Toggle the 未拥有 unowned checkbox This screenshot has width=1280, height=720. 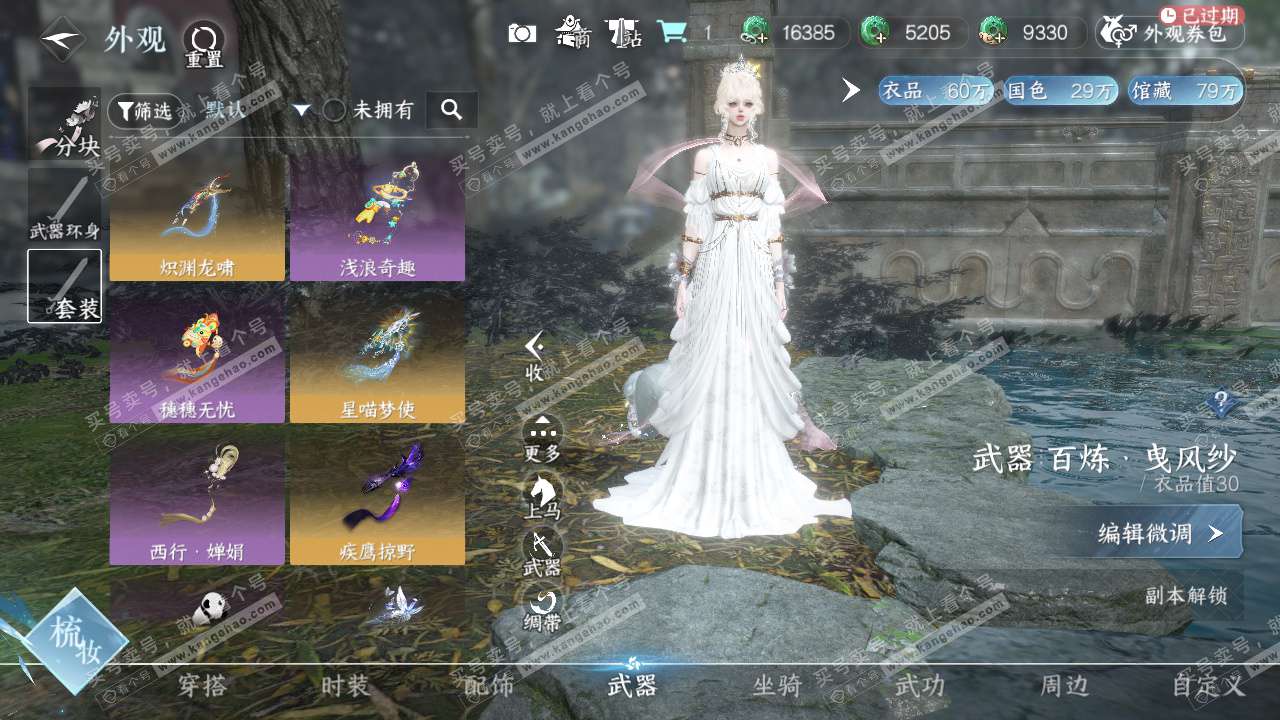pyautogui.click(x=334, y=110)
